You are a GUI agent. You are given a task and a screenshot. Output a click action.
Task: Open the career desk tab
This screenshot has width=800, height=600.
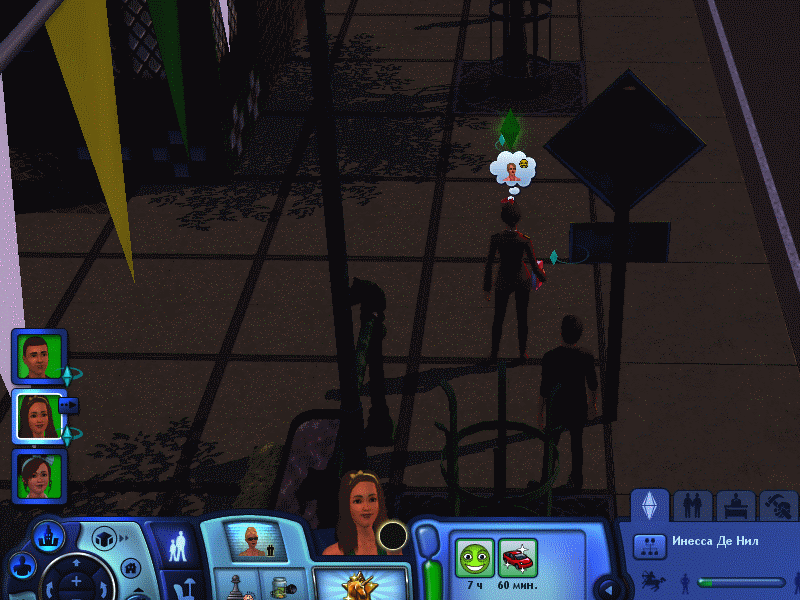click(737, 506)
